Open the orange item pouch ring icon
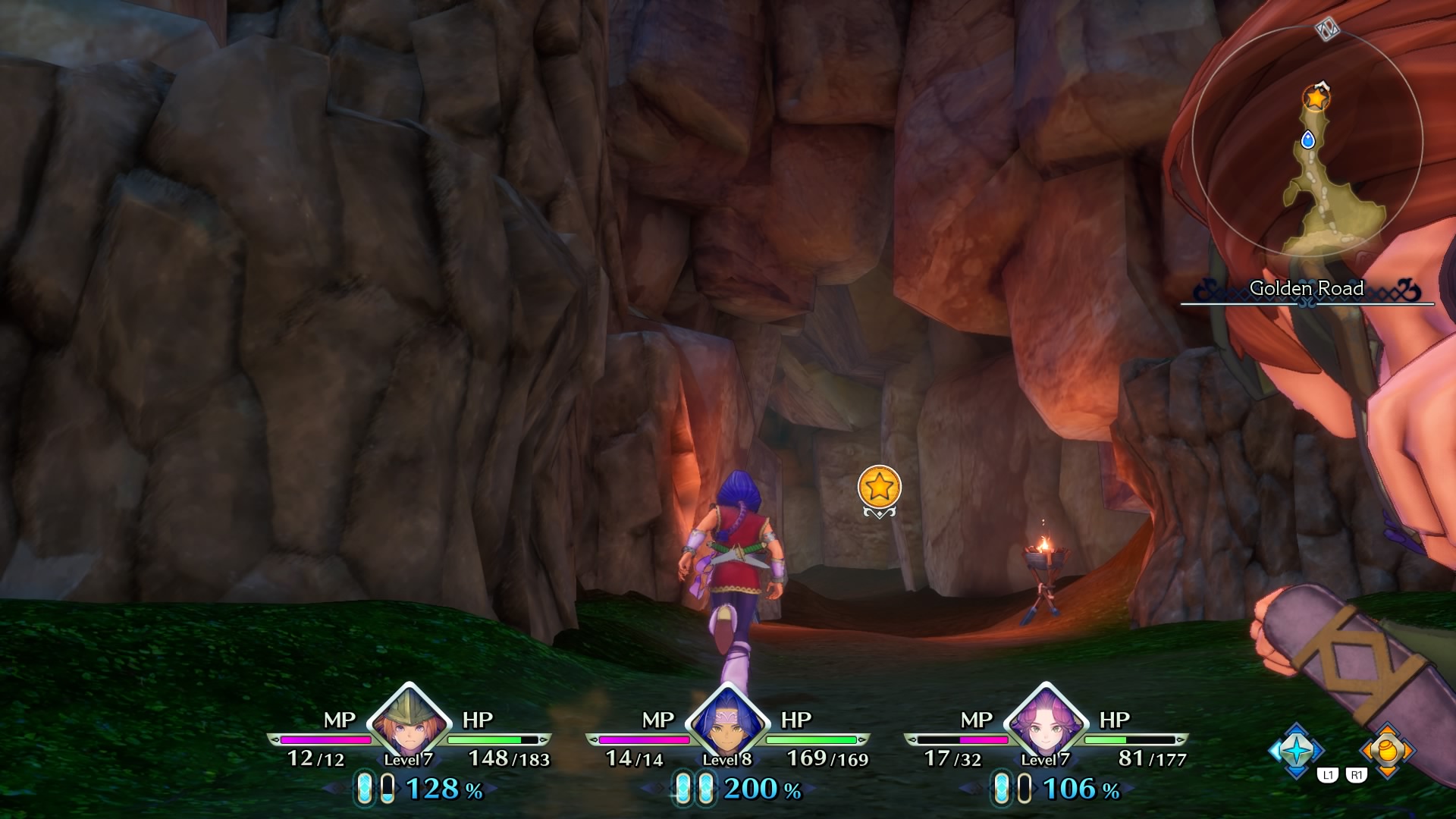 pos(1387,751)
